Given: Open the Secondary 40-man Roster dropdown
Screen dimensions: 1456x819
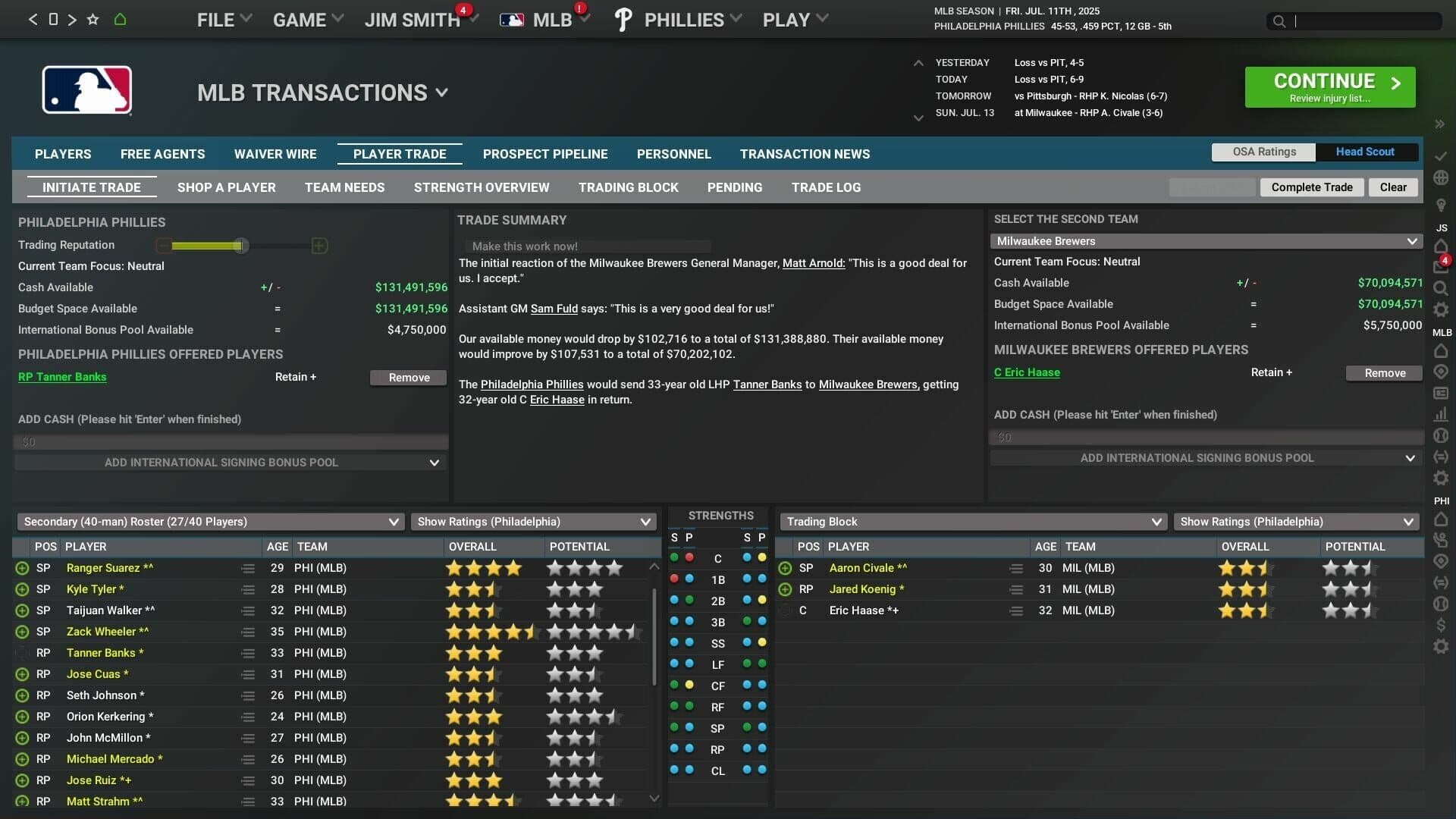Looking at the screenshot, I should pos(210,522).
